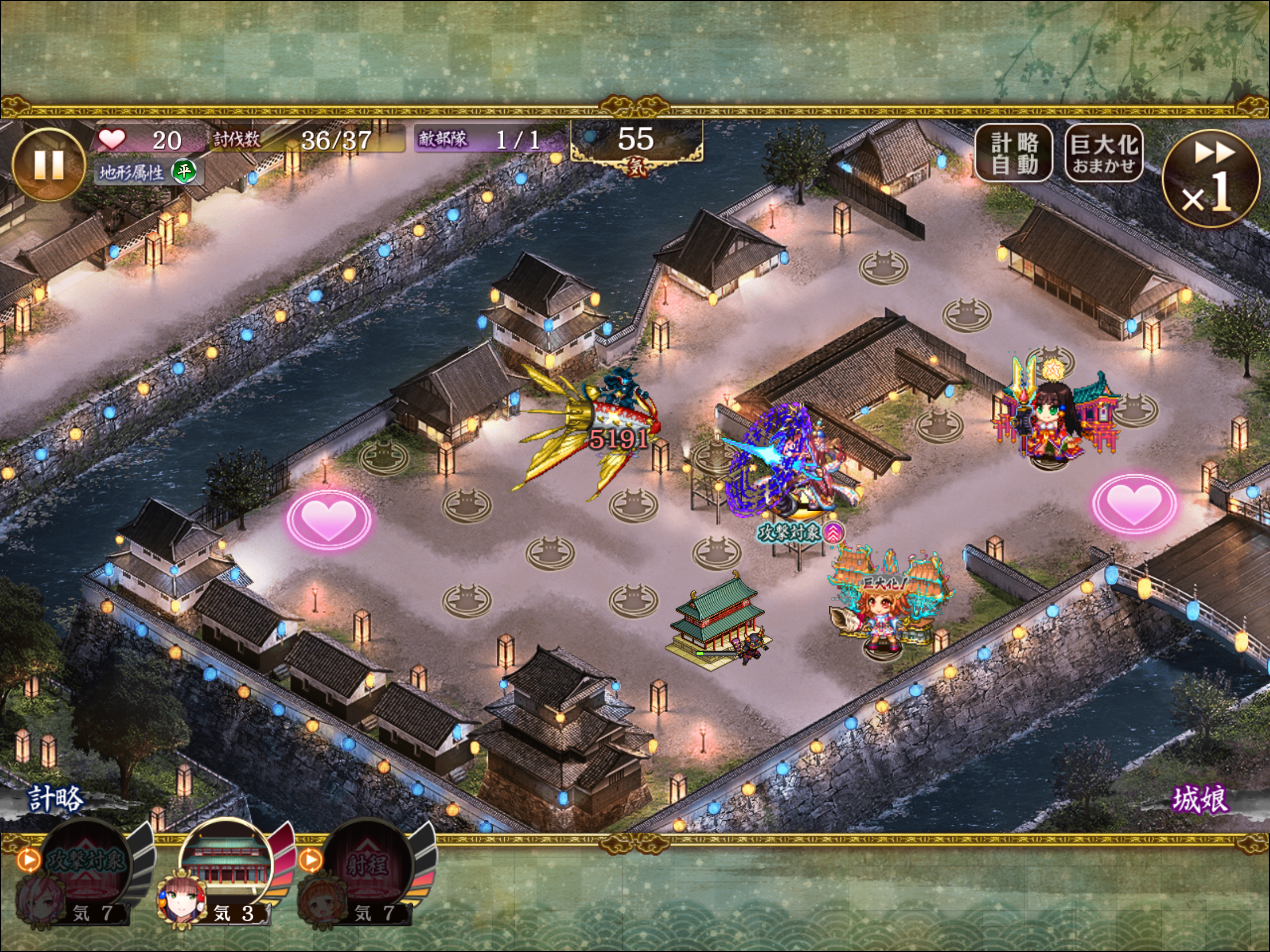Toggle the 巨大化おまかせ auto-enlarge button
The image size is (1270, 952).
1103,153
